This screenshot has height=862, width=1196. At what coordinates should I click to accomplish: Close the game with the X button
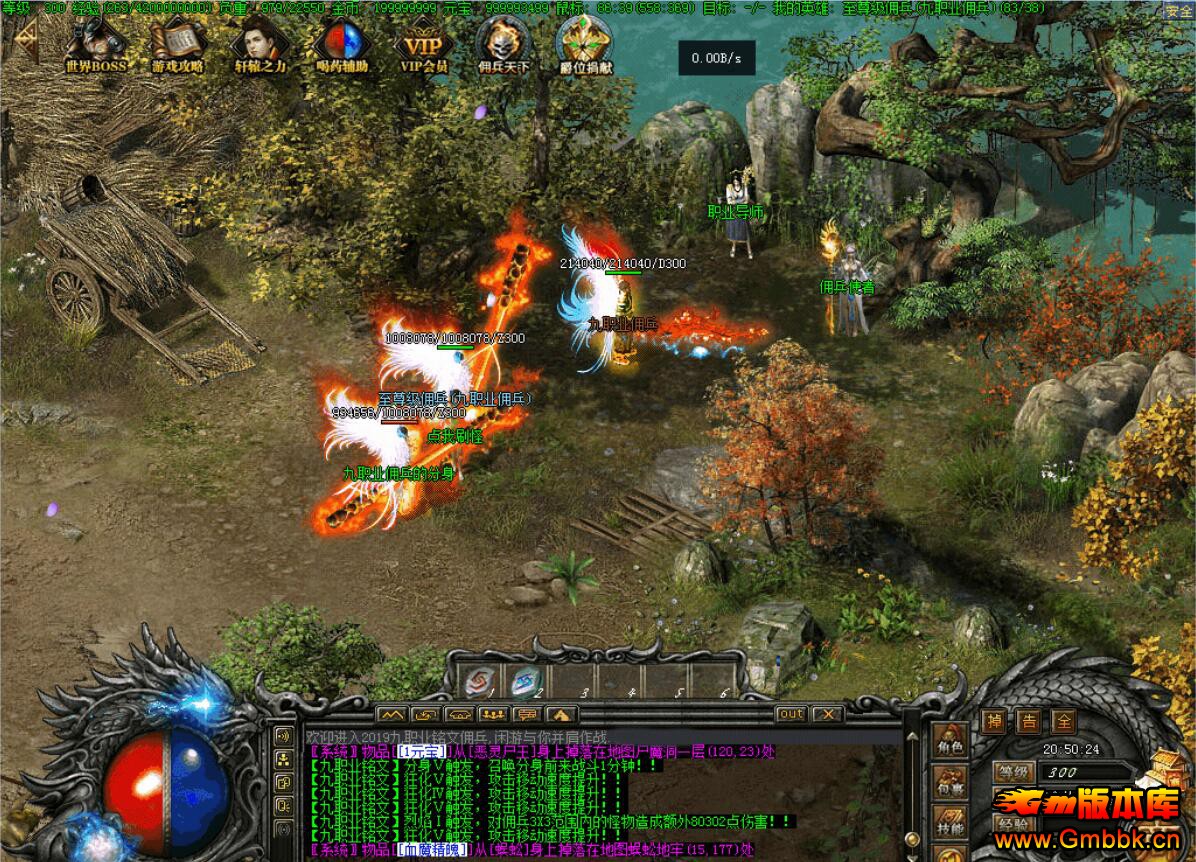click(827, 714)
